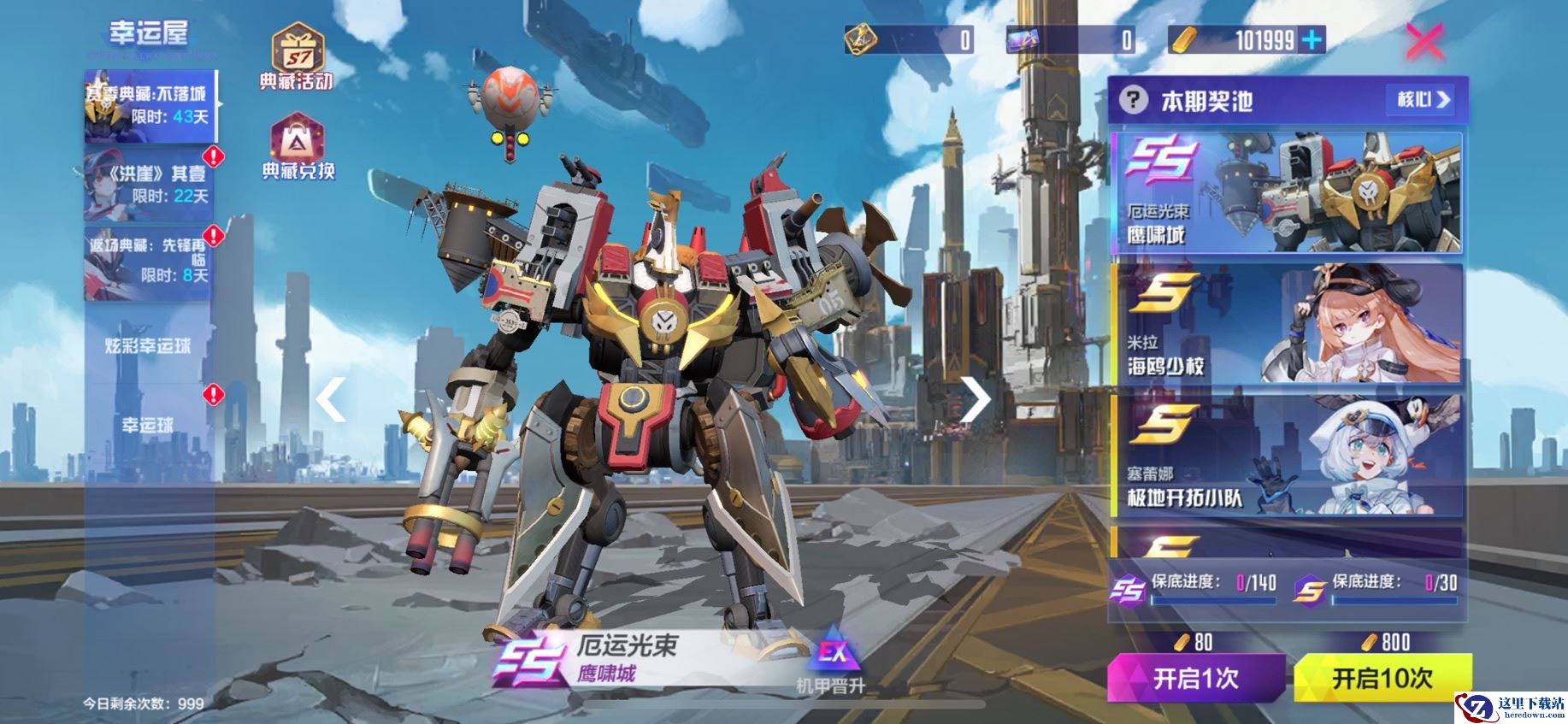Open 1 draw with the 开启1次 button
The image size is (1568, 724).
pyautogui.click(x=1195, y=679)
